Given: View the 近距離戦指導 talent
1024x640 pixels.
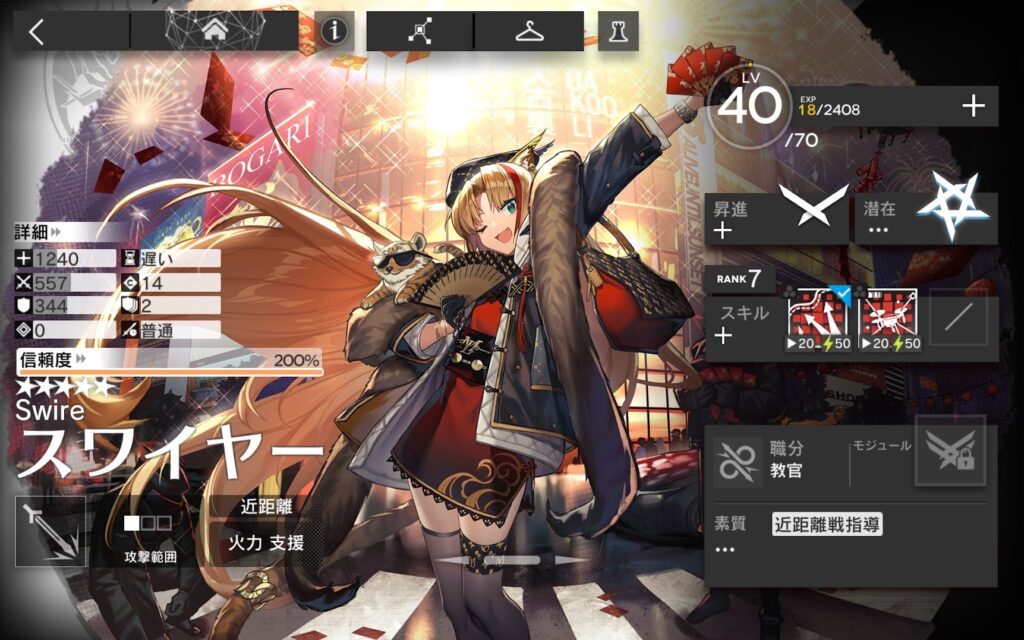Looking at the screenshot, I should (826, 524).
